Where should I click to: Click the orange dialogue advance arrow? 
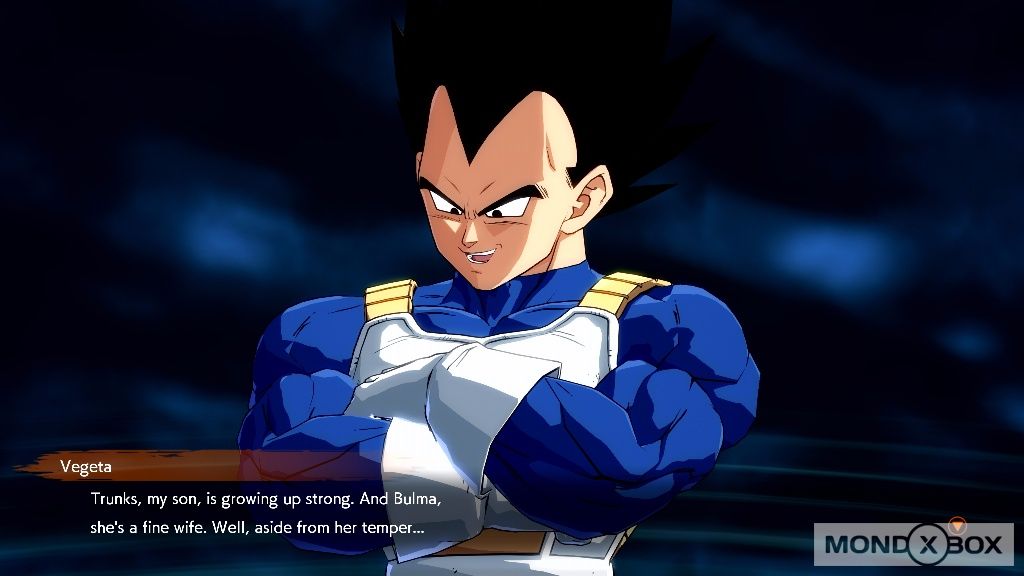(x=957, y=523)
